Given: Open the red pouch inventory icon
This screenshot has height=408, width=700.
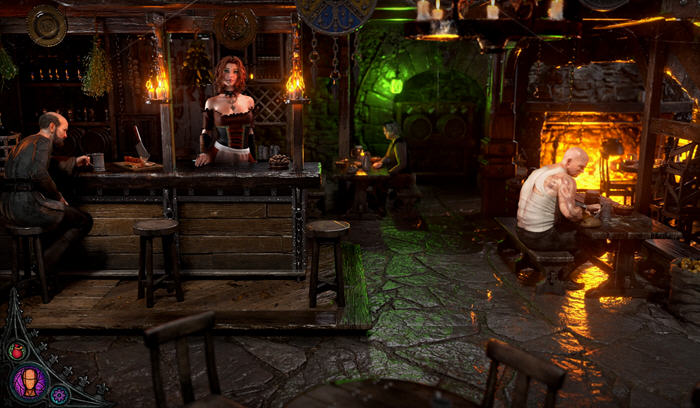Looking at the screenshot, I should click(16, 351).
